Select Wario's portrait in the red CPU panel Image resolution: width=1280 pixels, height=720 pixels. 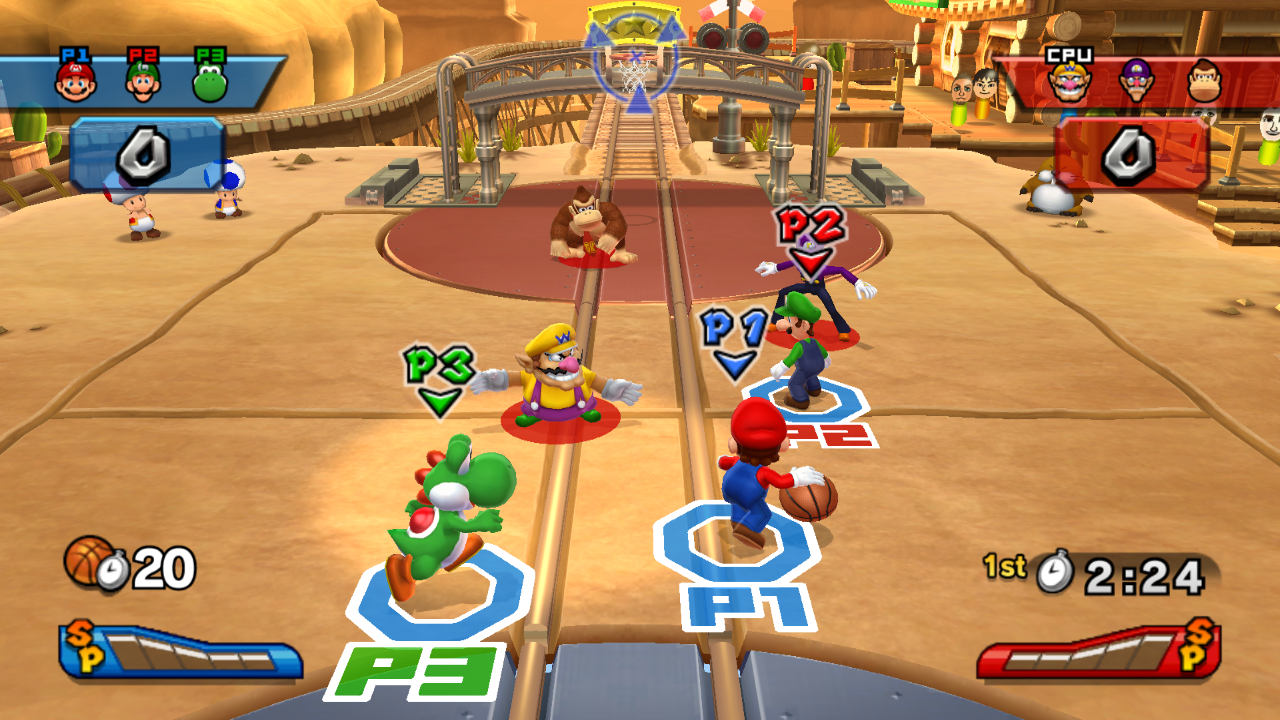(1068, 82)
